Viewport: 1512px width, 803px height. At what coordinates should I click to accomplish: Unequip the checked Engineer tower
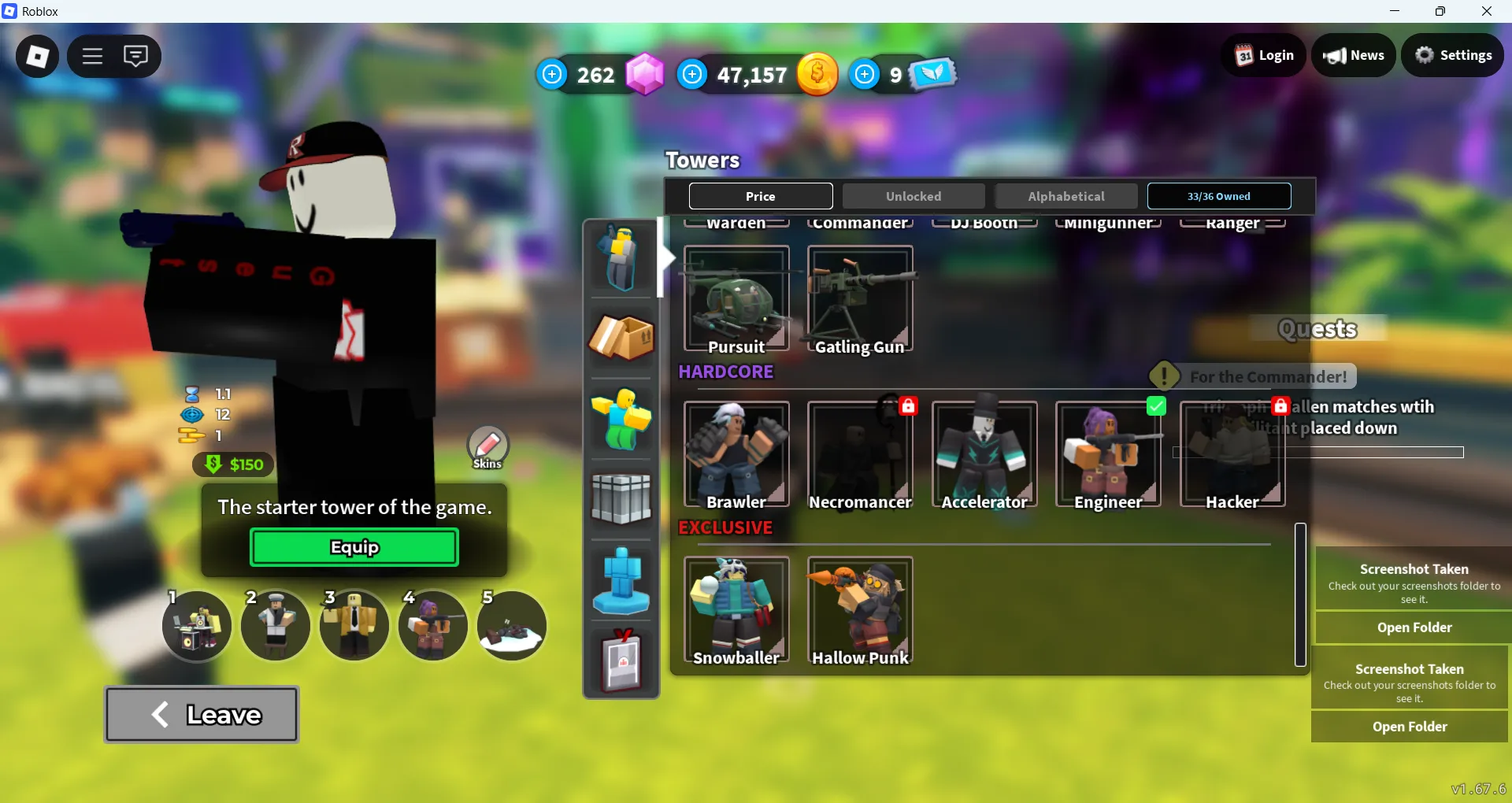tap(1156, 406)
